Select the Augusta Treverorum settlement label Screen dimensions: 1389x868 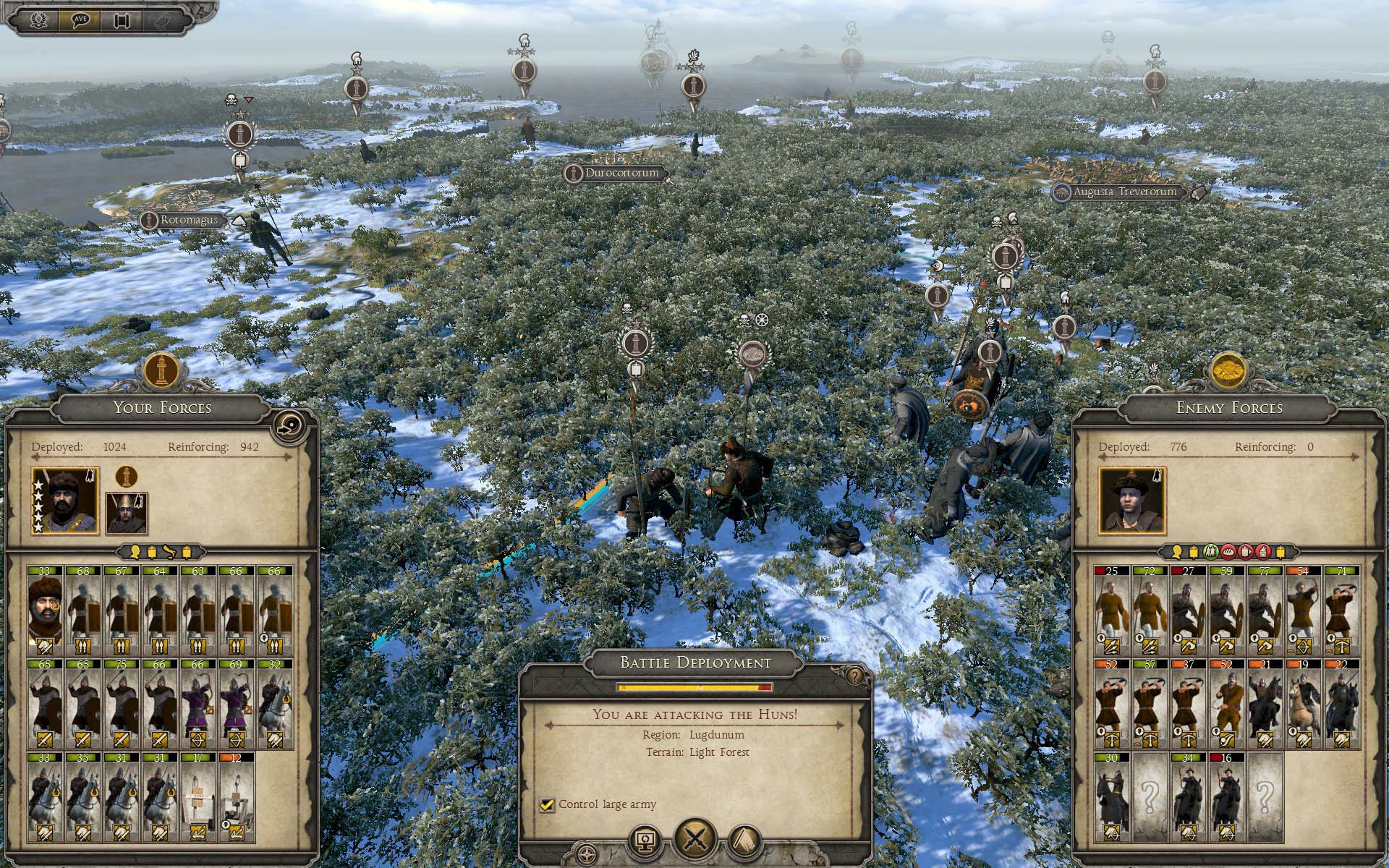point(1124,192)
